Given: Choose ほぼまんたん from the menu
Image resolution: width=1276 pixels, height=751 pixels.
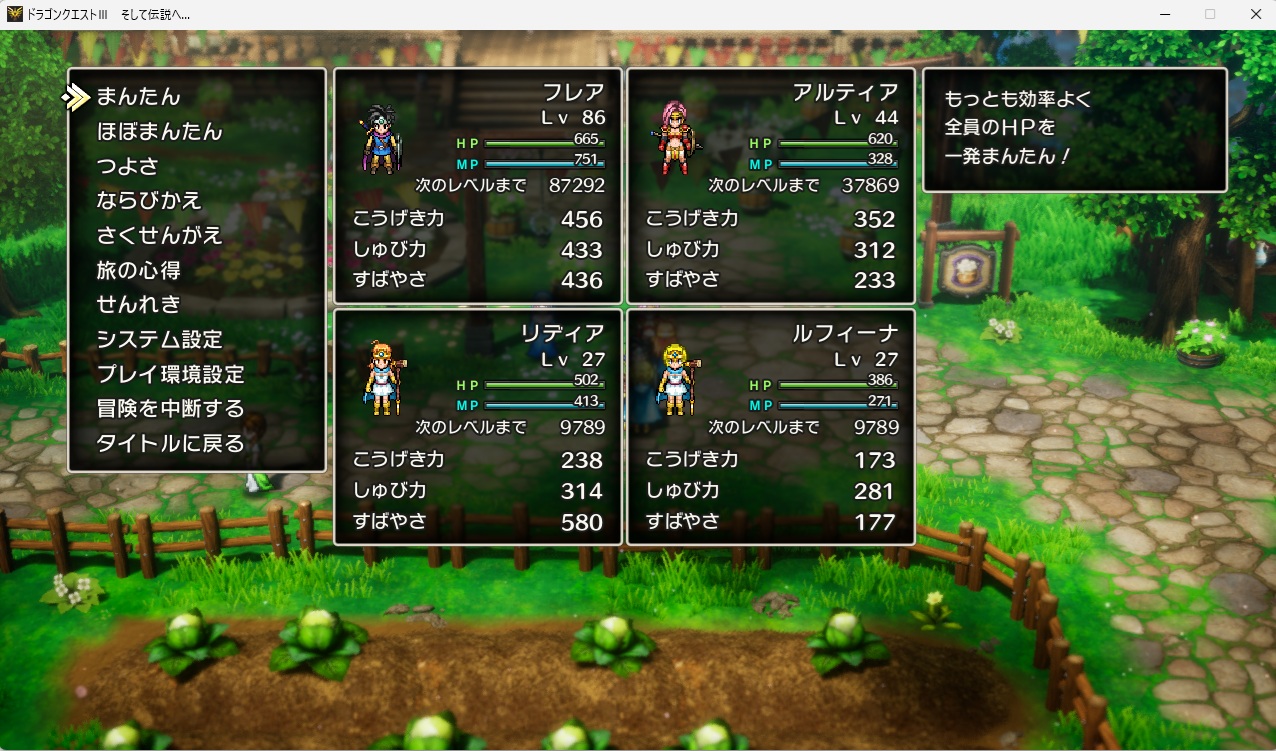Looking at the screenshot, I should tap(159, 132).
